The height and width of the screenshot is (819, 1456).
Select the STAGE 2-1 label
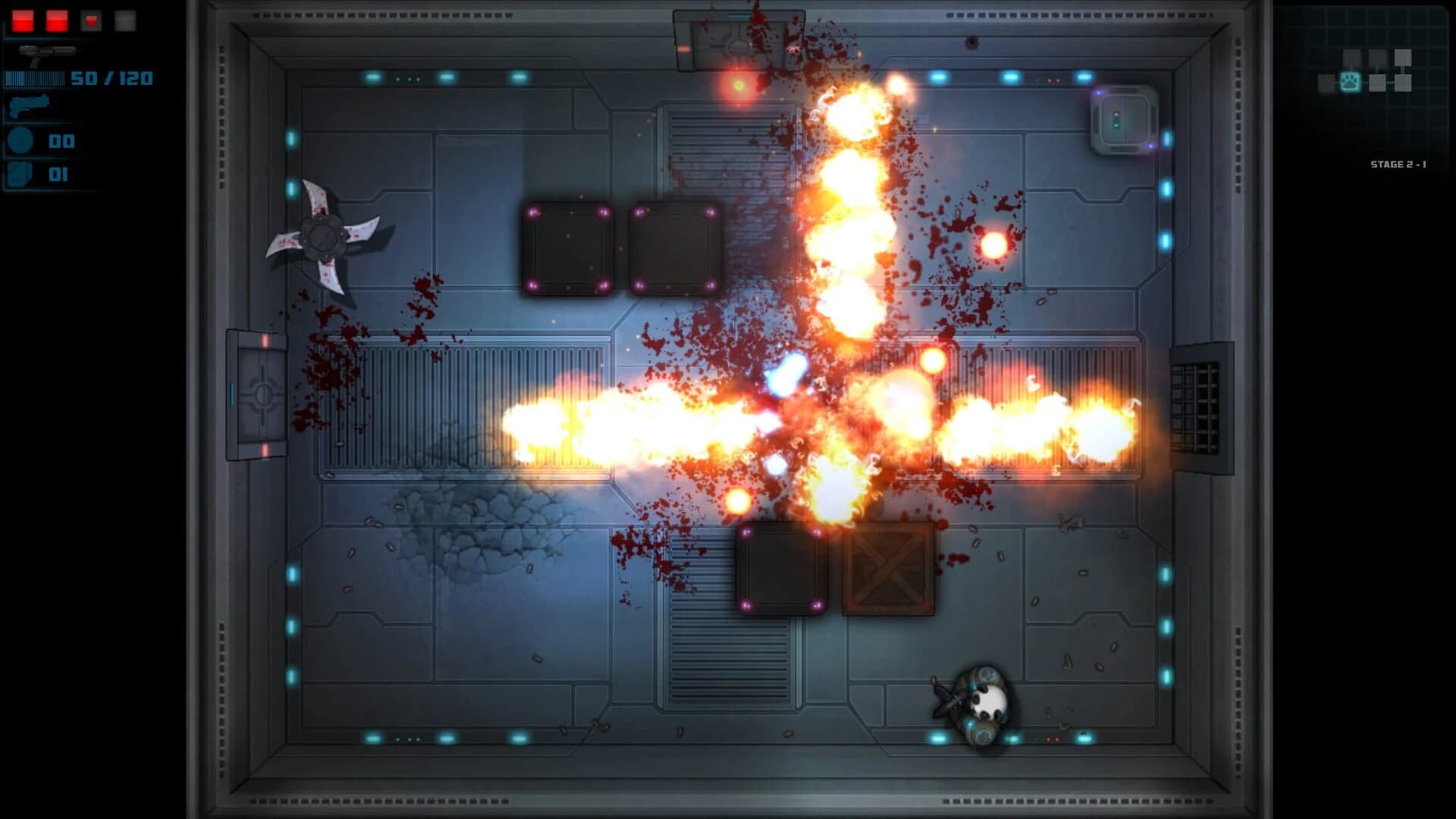coord(1399,164)
